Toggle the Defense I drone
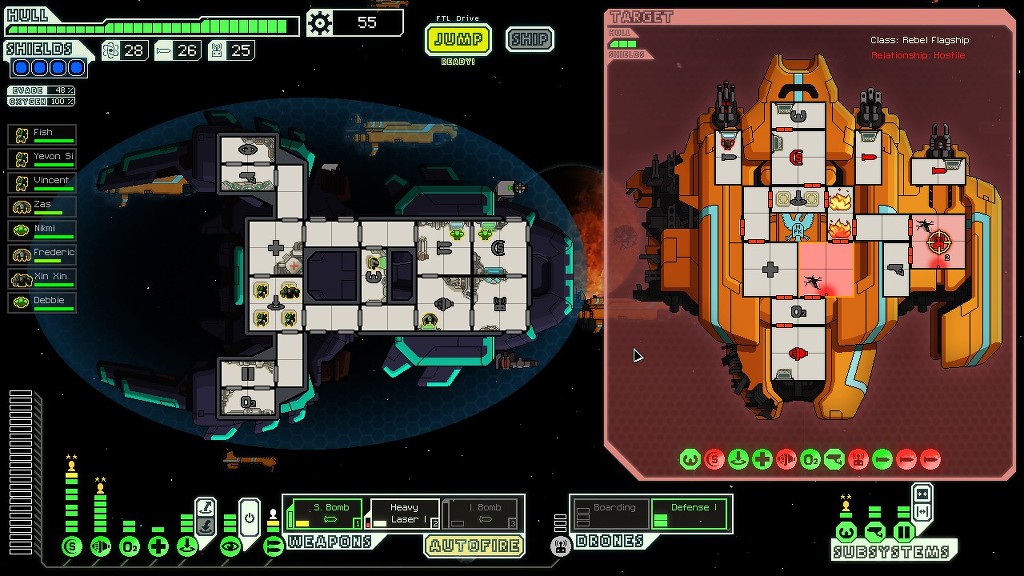Screen dimensions: 1024x576 click(688, 514)
